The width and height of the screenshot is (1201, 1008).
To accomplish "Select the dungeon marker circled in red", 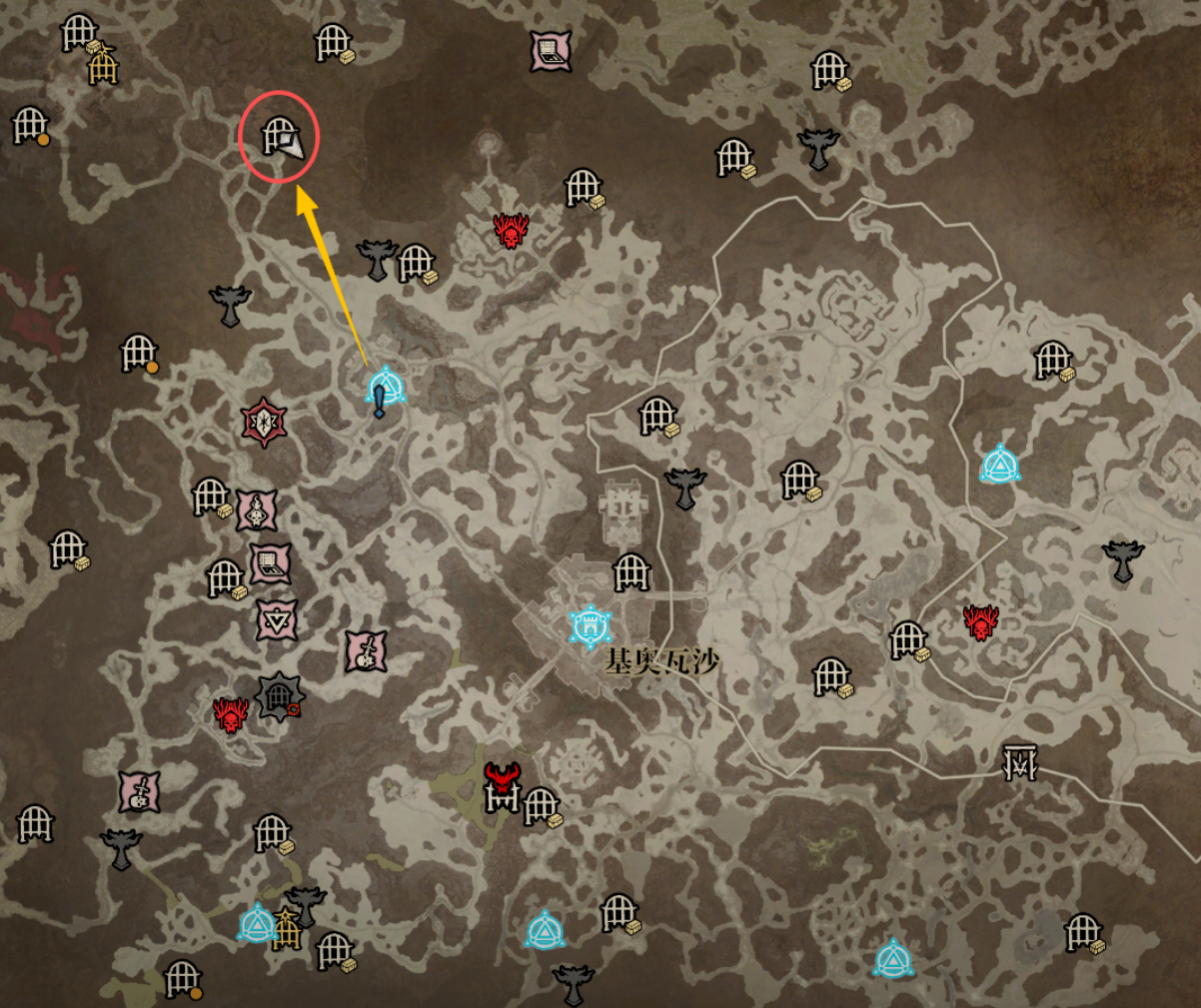I will point(279,135).
